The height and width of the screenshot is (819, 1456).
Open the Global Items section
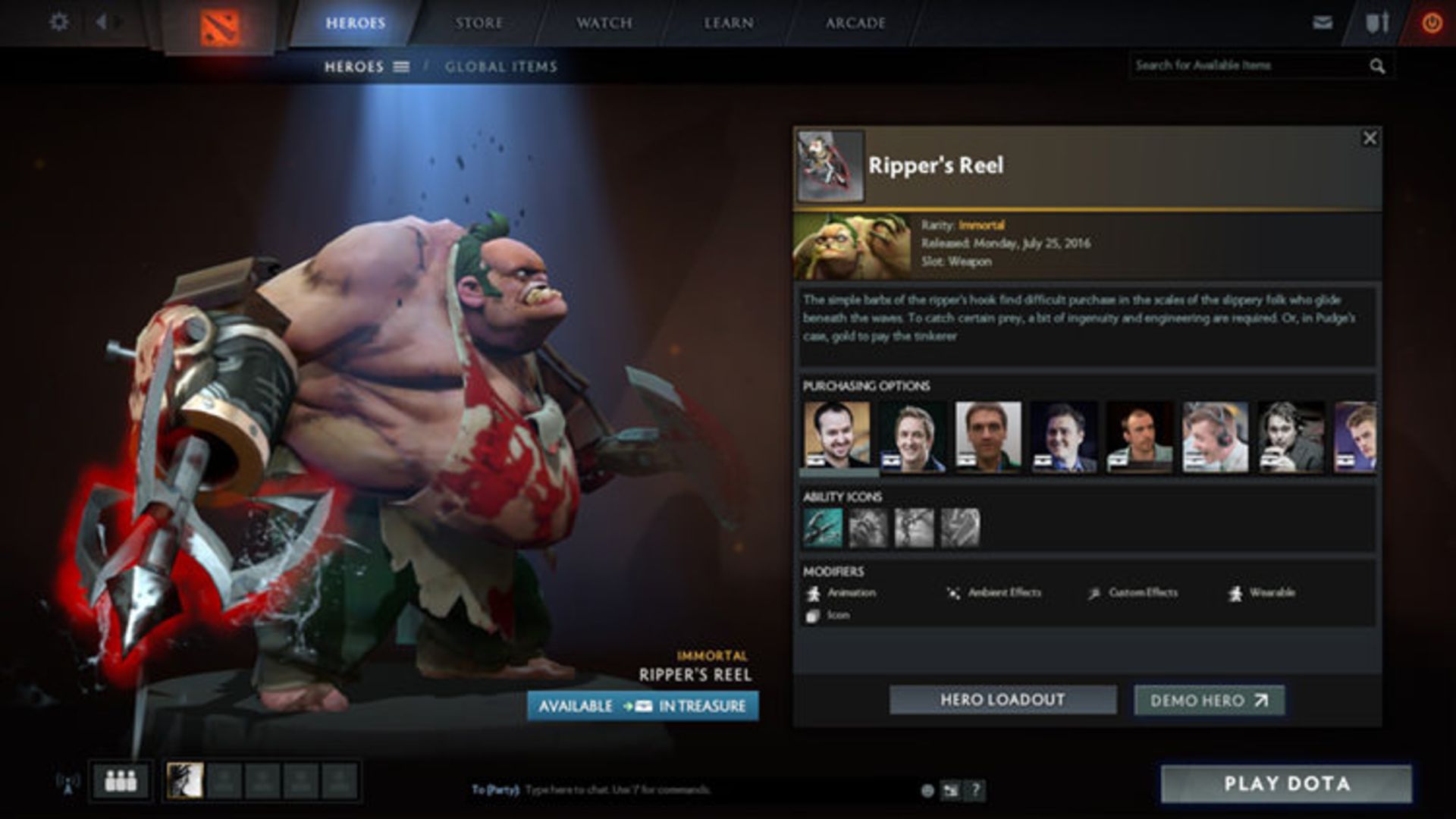pyautogui.click(x=500, y=67)
